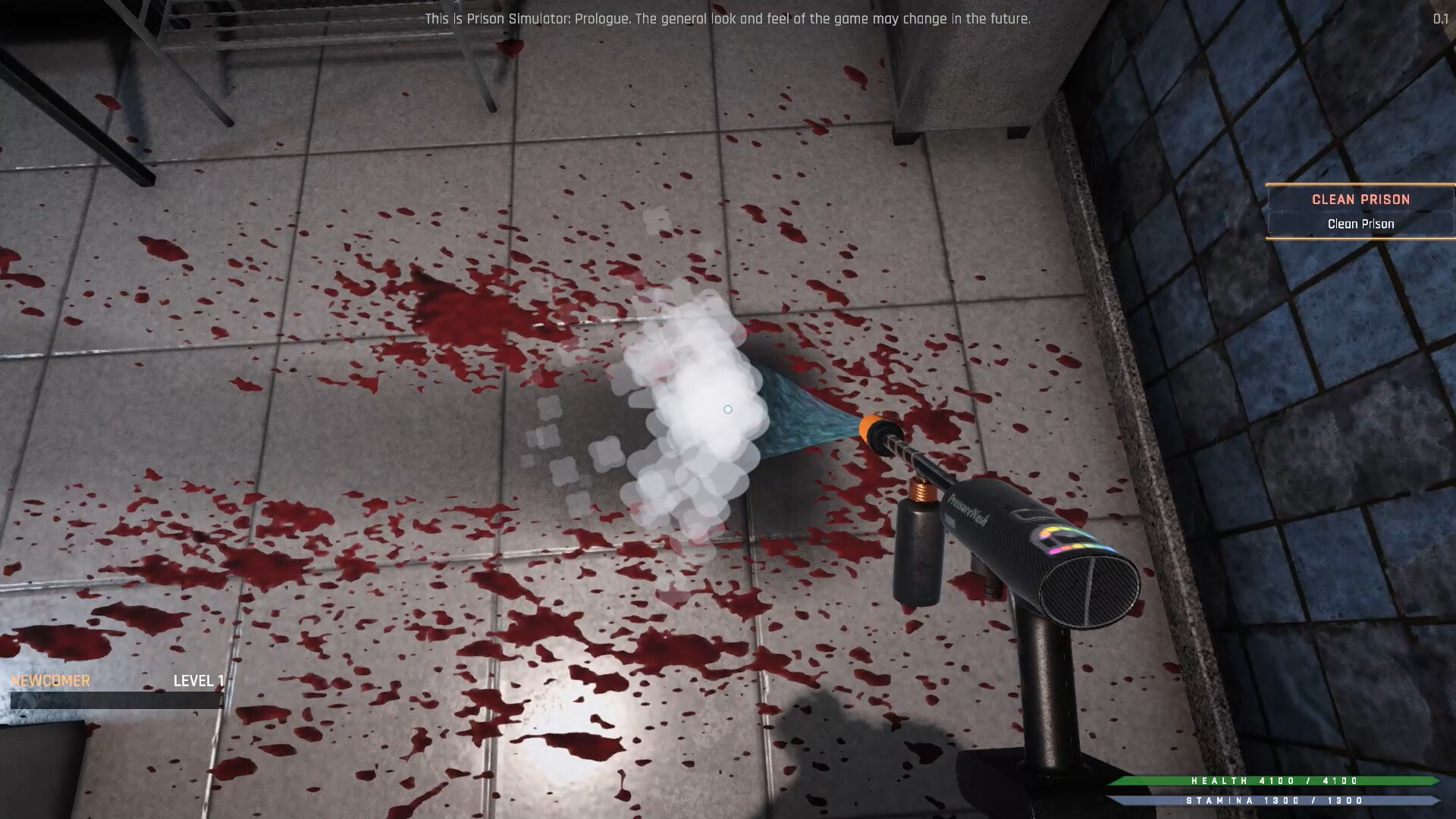Click the CLEAN PRISON objective header
The height and width of the screenshot is (819, 1456).
point(1360,199)
